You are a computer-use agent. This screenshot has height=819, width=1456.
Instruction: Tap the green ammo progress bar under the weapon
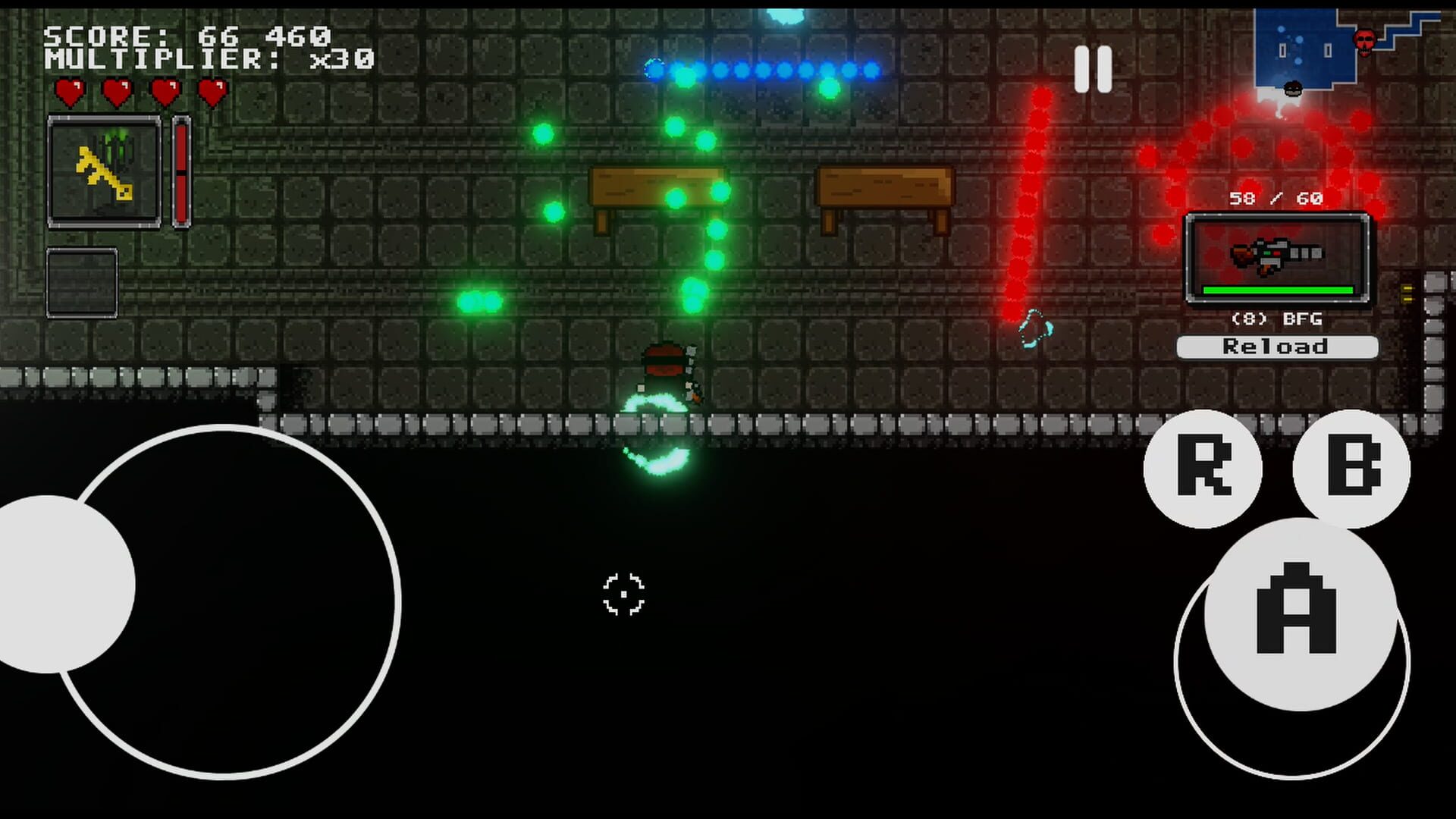point(1276,289)
